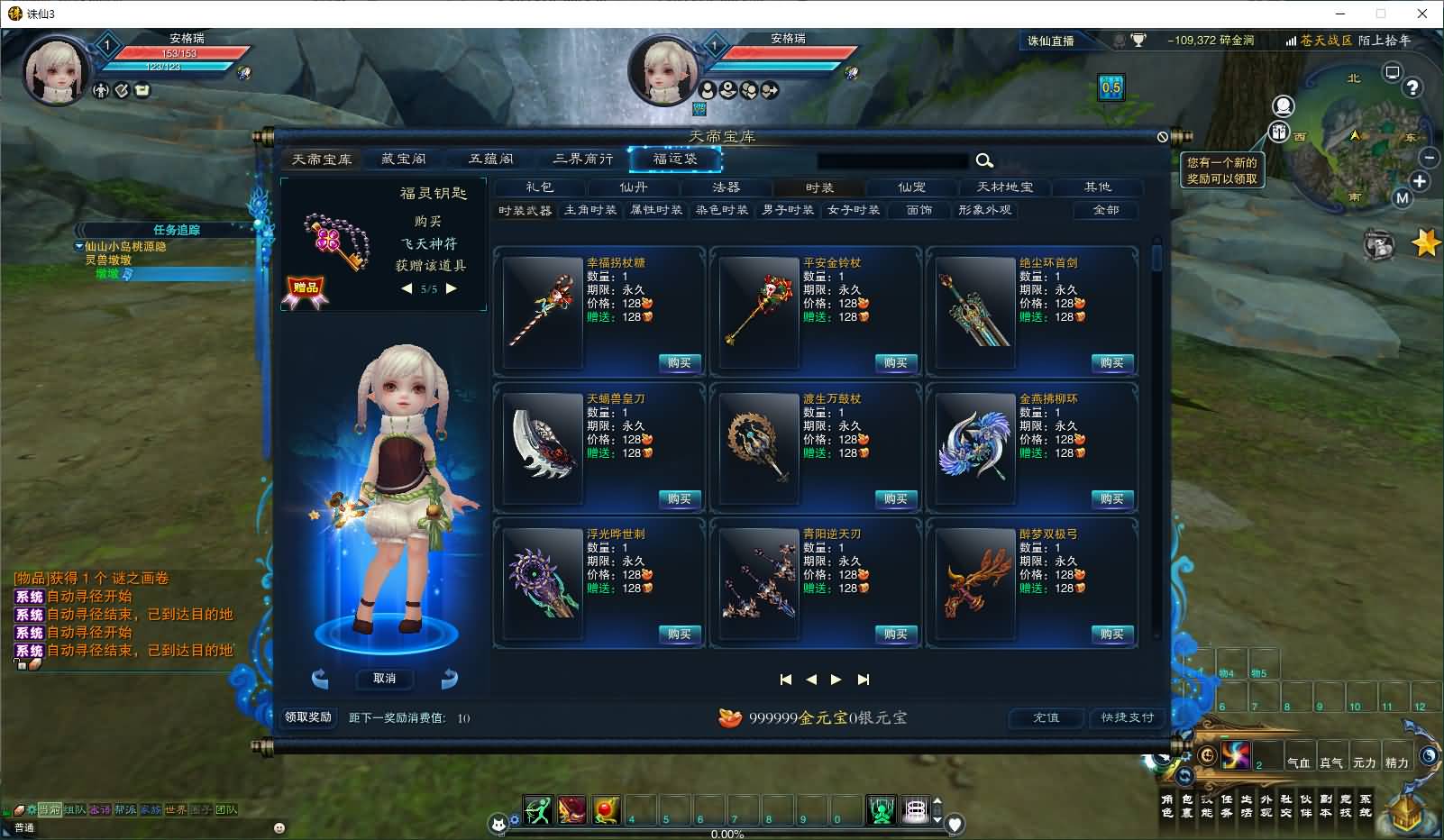The image size is (1444, 840).
Task: Close the 天帝宝库 shop window
Action: (1163, 137)
